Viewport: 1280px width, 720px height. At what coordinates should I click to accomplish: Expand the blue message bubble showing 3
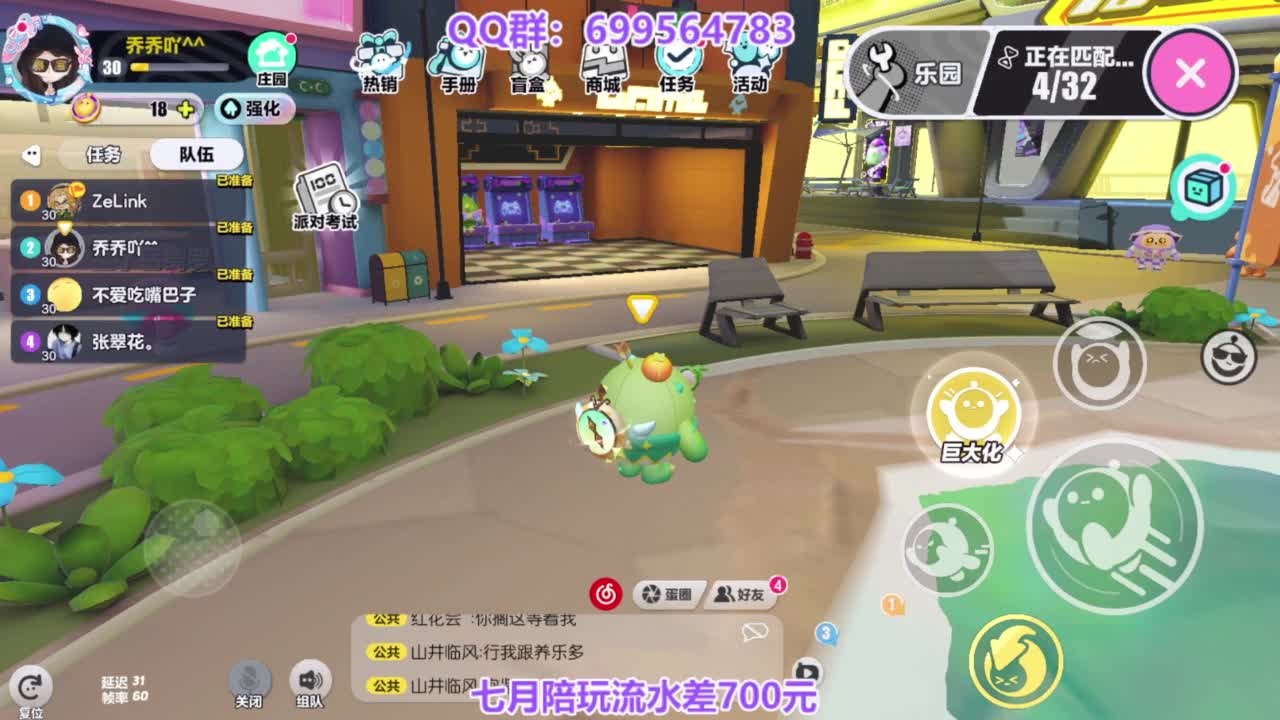[824, 632]
